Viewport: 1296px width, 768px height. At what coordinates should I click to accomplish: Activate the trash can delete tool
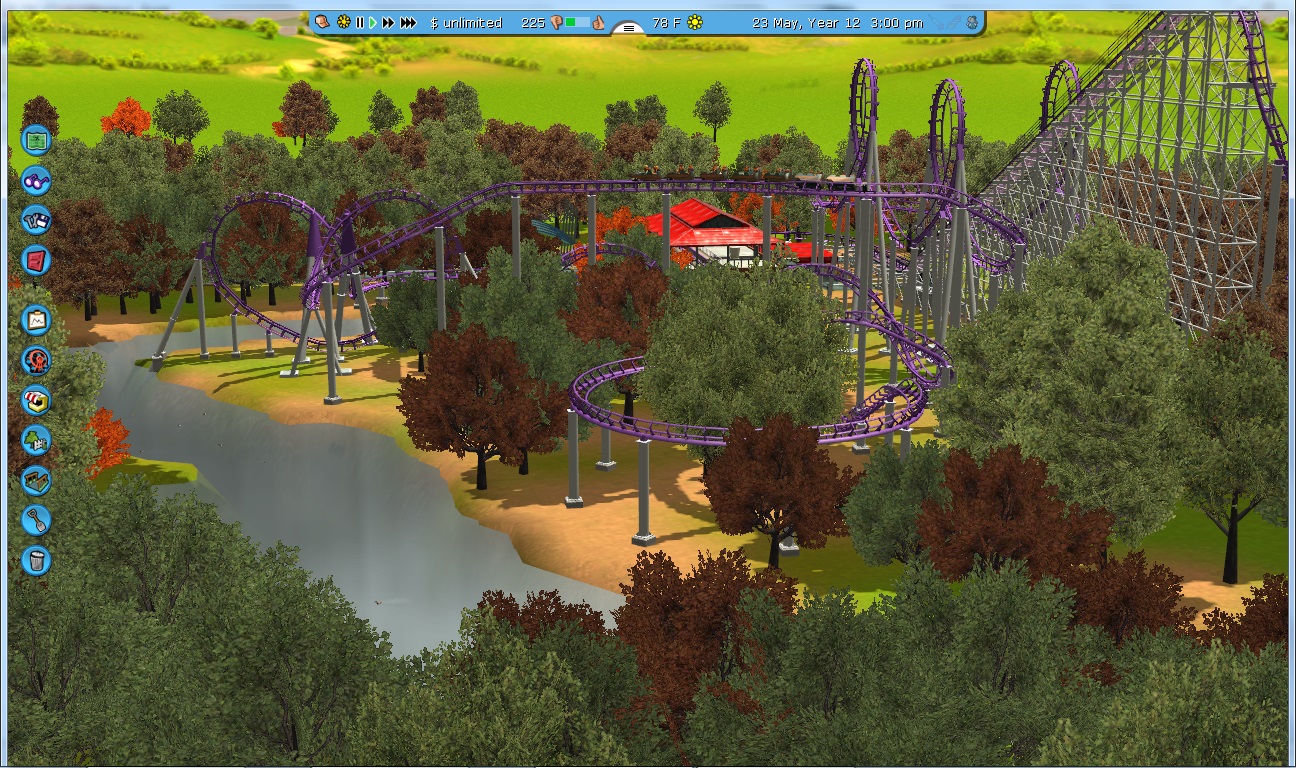(x=36, y=560)
